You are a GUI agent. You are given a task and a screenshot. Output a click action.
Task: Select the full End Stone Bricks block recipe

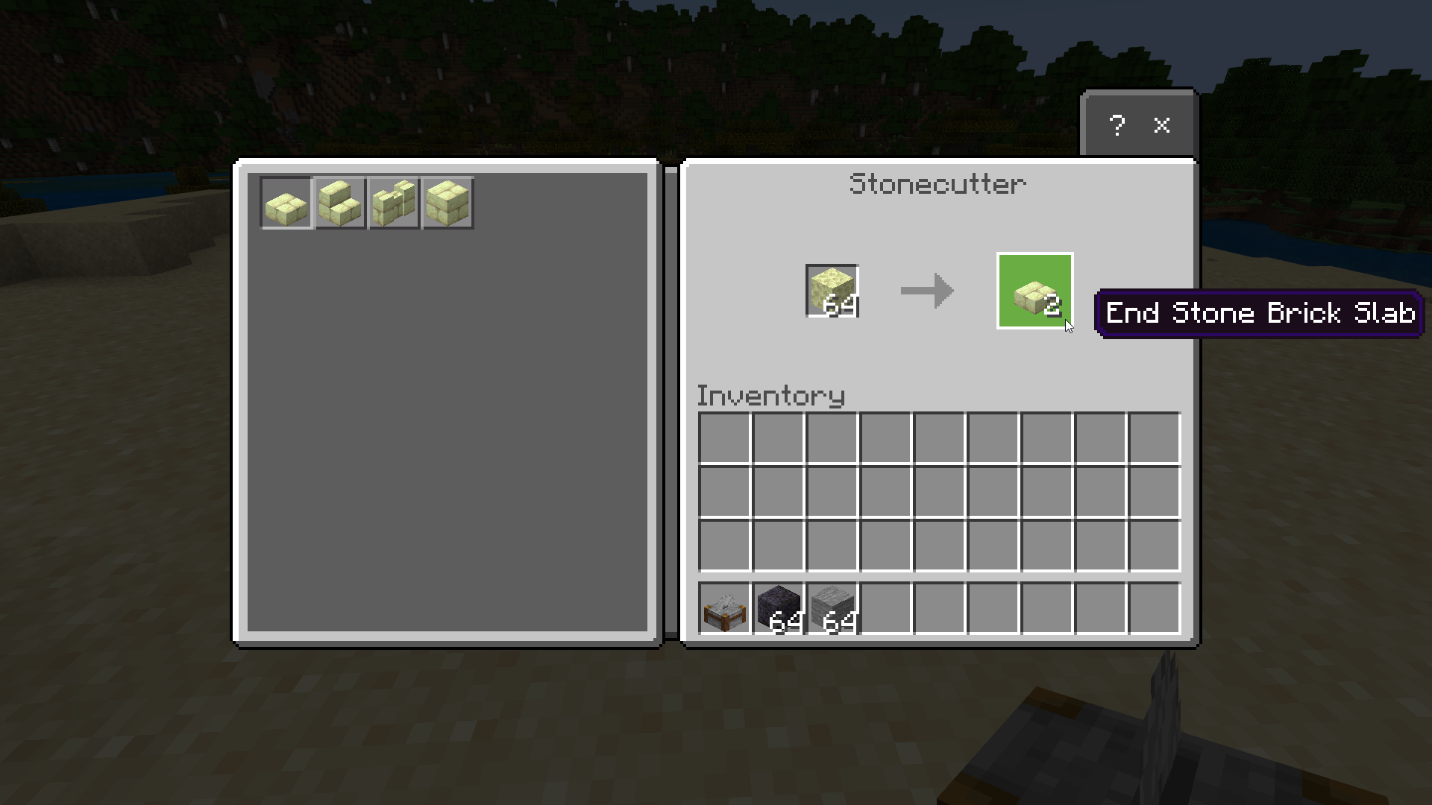[x=448, y=204]
